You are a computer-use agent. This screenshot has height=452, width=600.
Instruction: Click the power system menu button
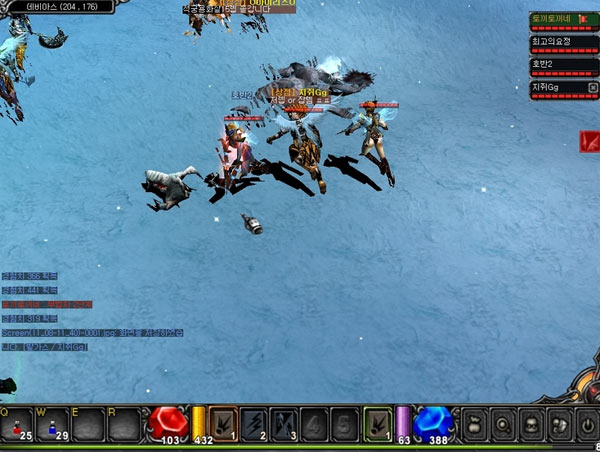click(x=587, y=424)
